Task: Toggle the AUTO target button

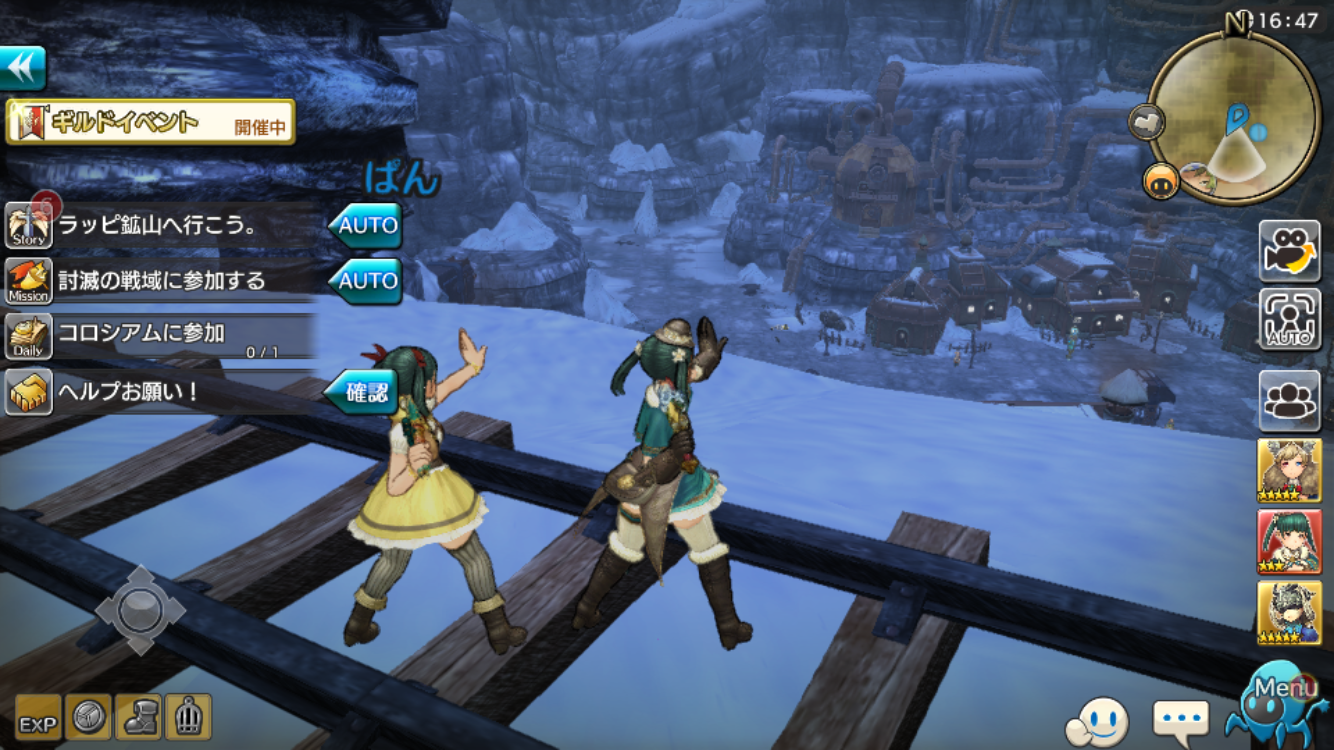Action: coord(1289,320)
